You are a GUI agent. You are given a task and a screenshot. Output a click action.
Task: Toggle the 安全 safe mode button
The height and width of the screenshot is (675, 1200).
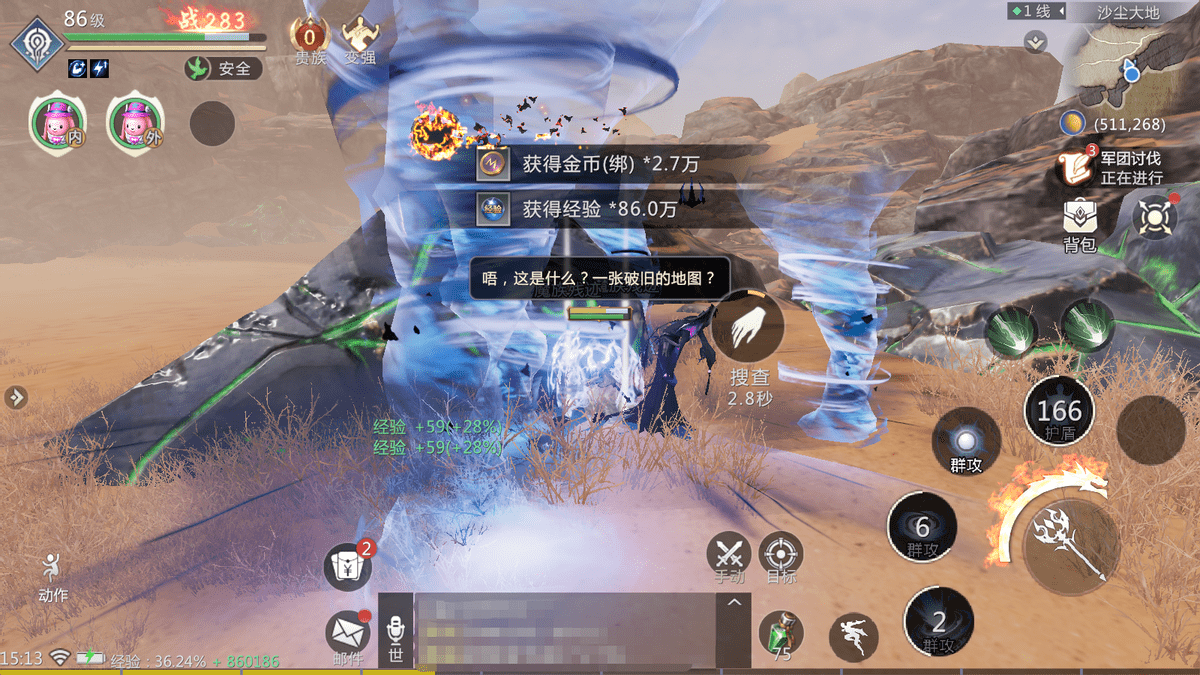(x=223, y=69)
